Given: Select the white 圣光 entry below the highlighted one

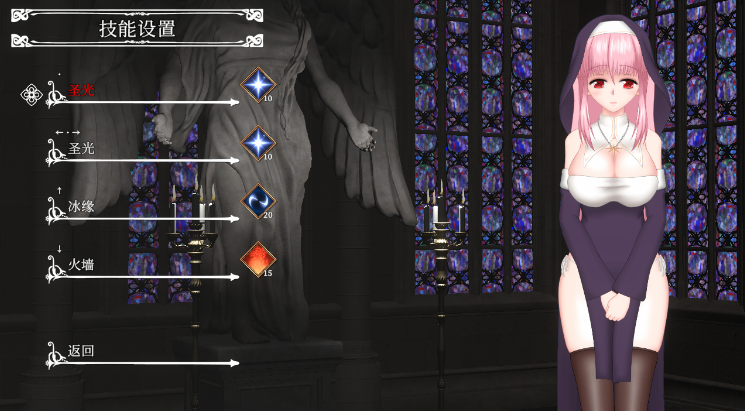Looking at the screenshot, I should point(81,149).
